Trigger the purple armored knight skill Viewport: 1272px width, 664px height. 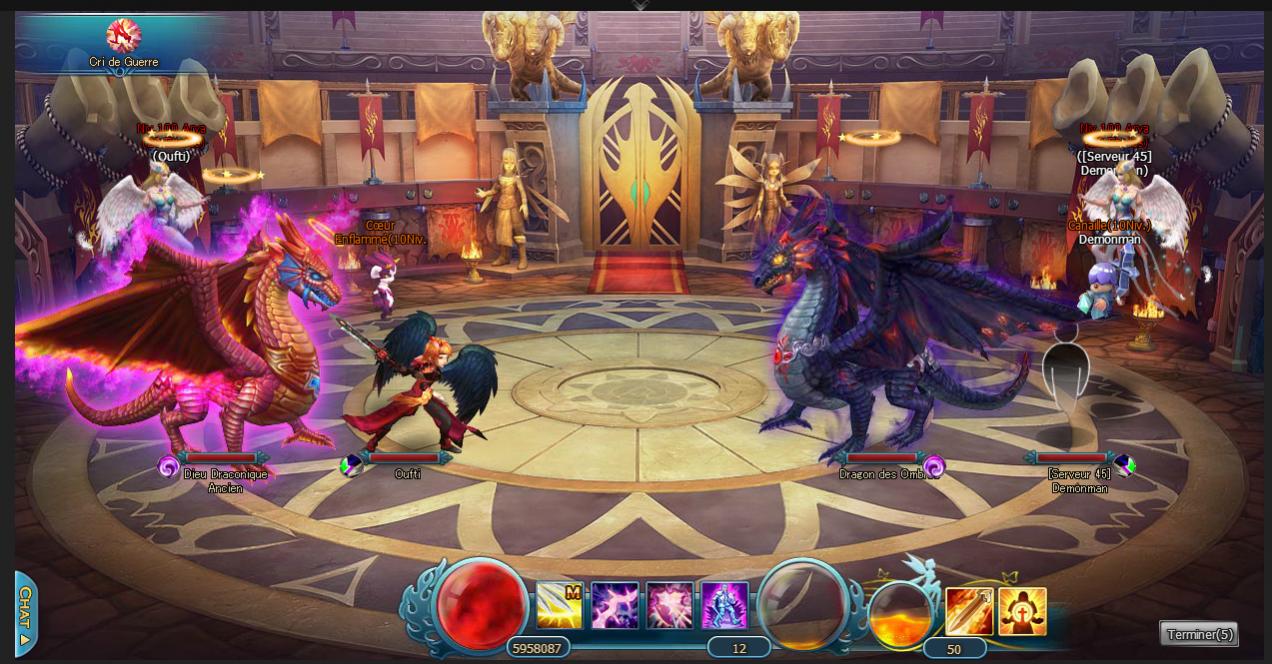(724, 606)
